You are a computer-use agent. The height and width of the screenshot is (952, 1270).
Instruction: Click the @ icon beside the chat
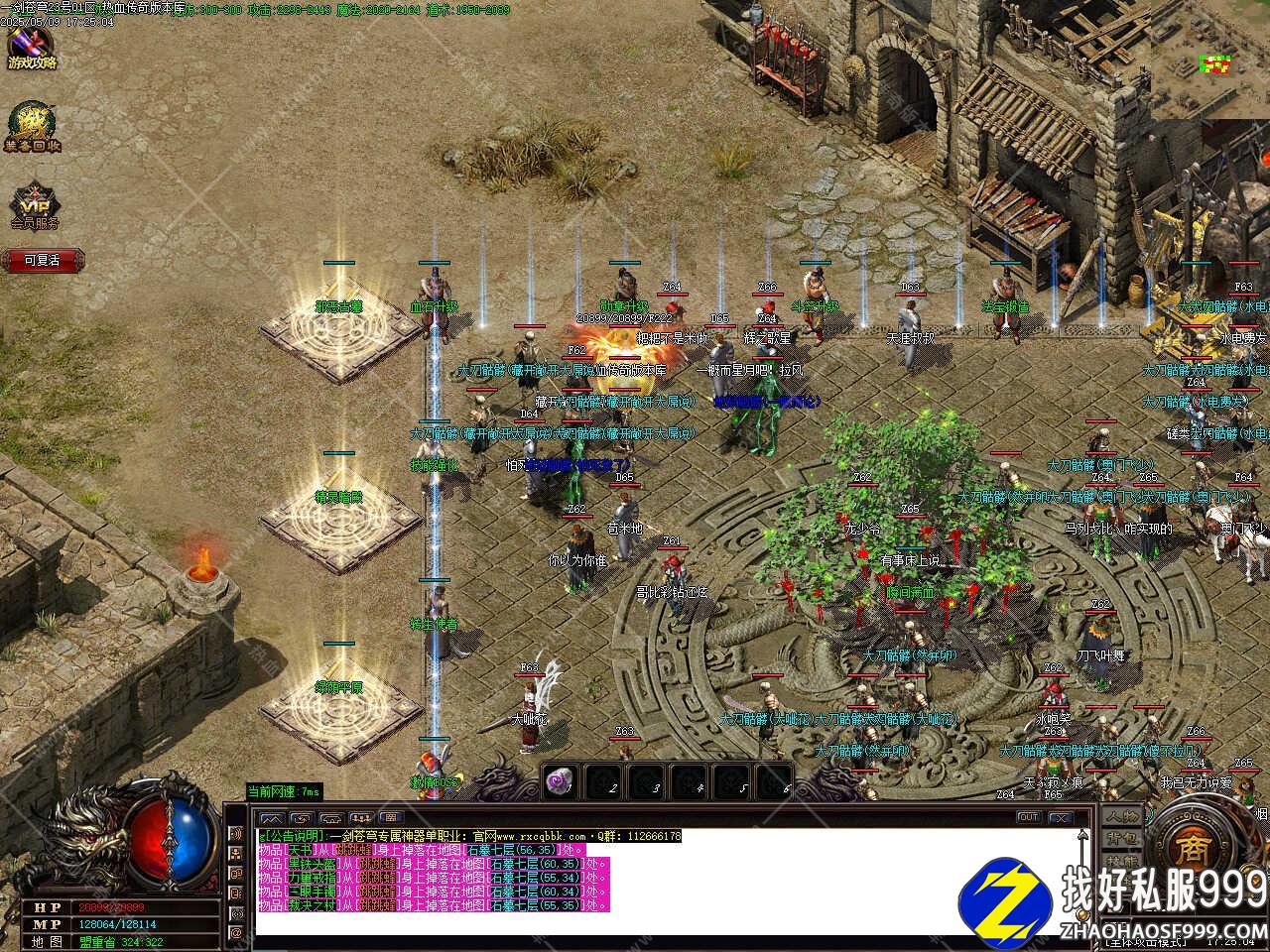click(x=237, y=933)
